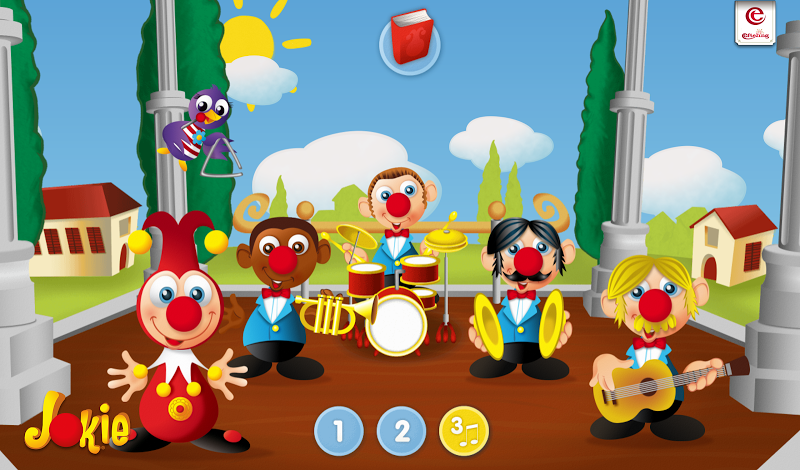Open the red book button

[409, 40]
